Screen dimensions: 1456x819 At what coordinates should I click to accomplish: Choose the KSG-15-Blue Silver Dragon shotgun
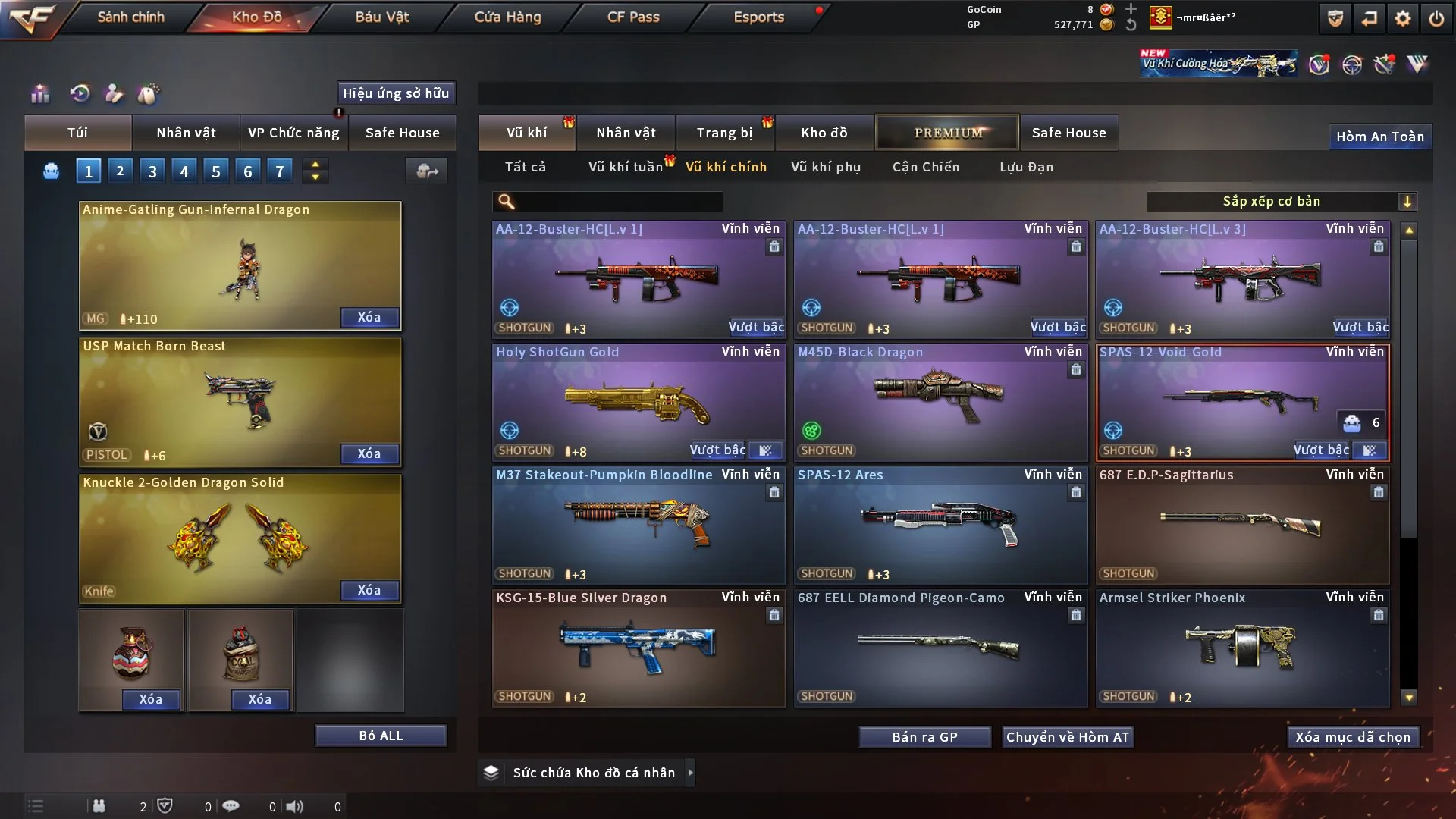tap(638, 648)
